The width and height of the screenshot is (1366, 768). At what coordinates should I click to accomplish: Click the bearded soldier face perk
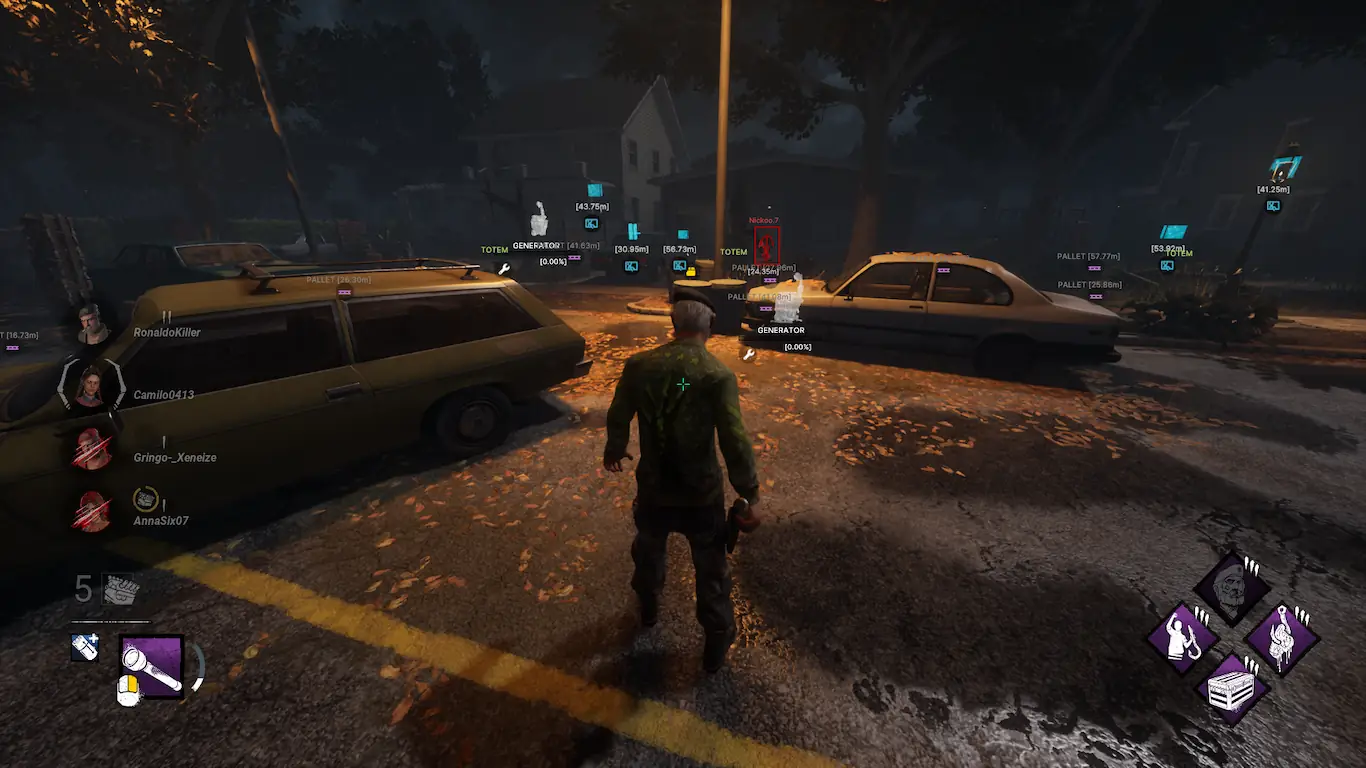coord(1231,588)
